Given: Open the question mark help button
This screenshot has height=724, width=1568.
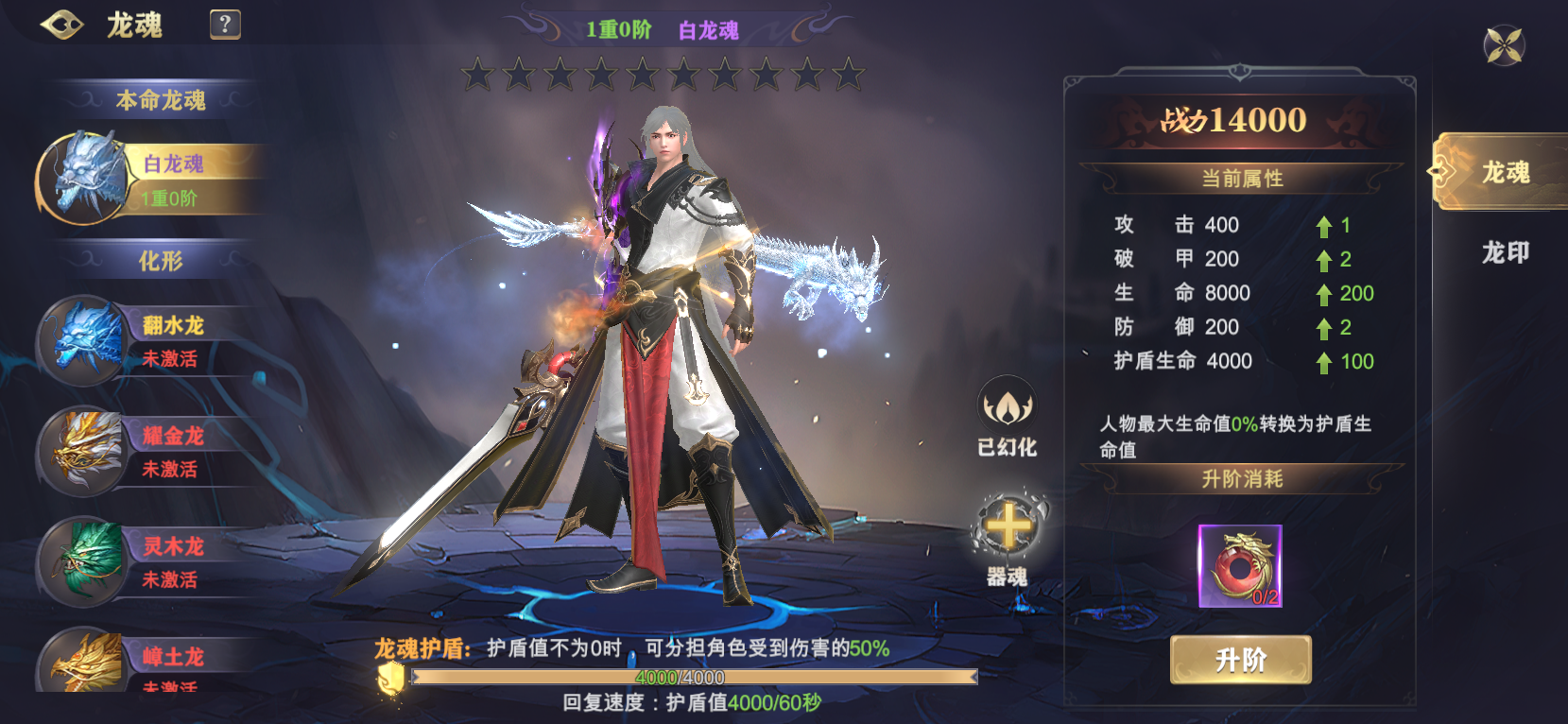Looking at the screenshot, I should coord(225,25).
